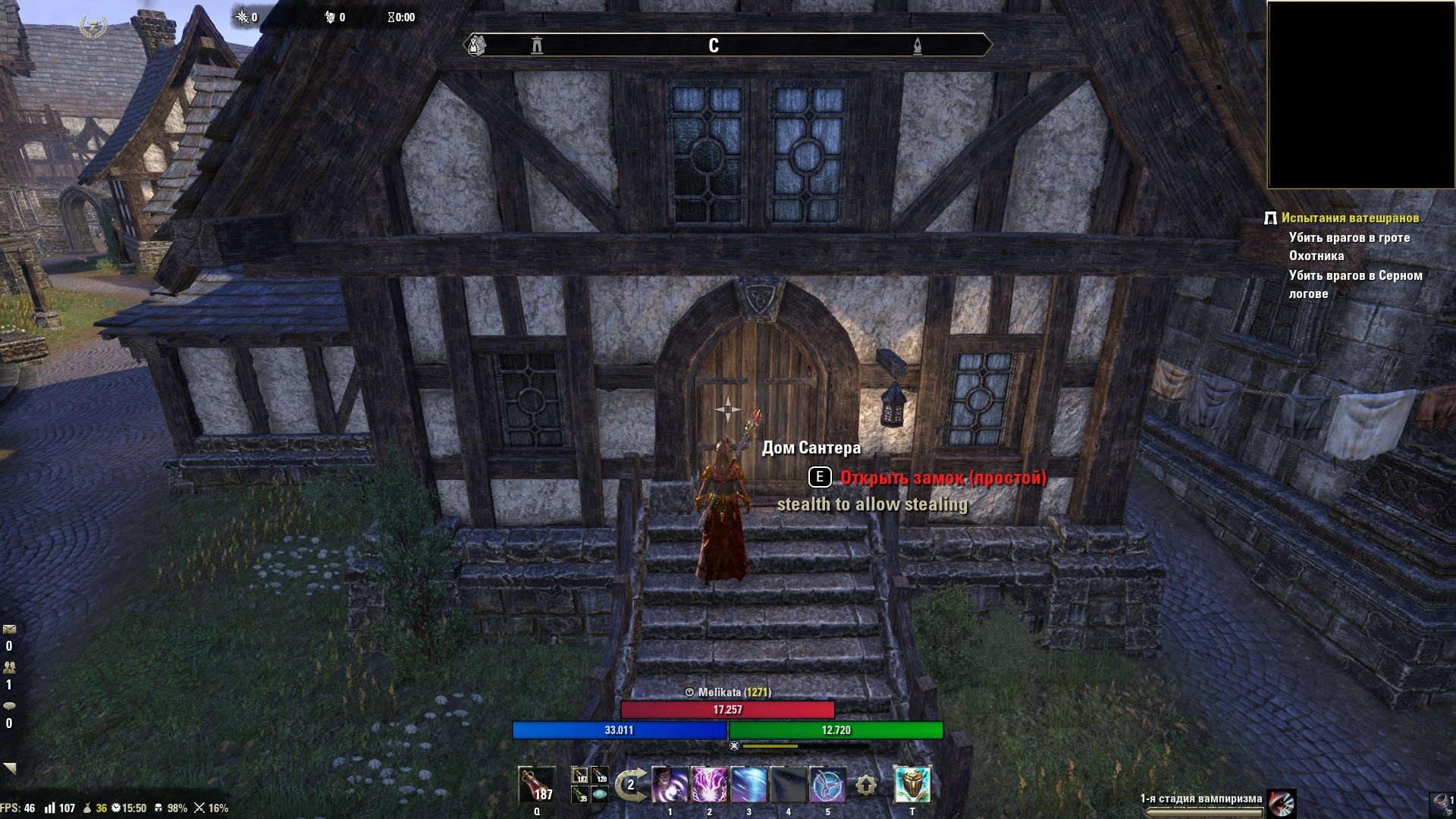Open the Испытания ватешранов quest tracker entry
The width and height of the screenshot is (1456, 819).
pyautogui.click(x=1350, y=218)
